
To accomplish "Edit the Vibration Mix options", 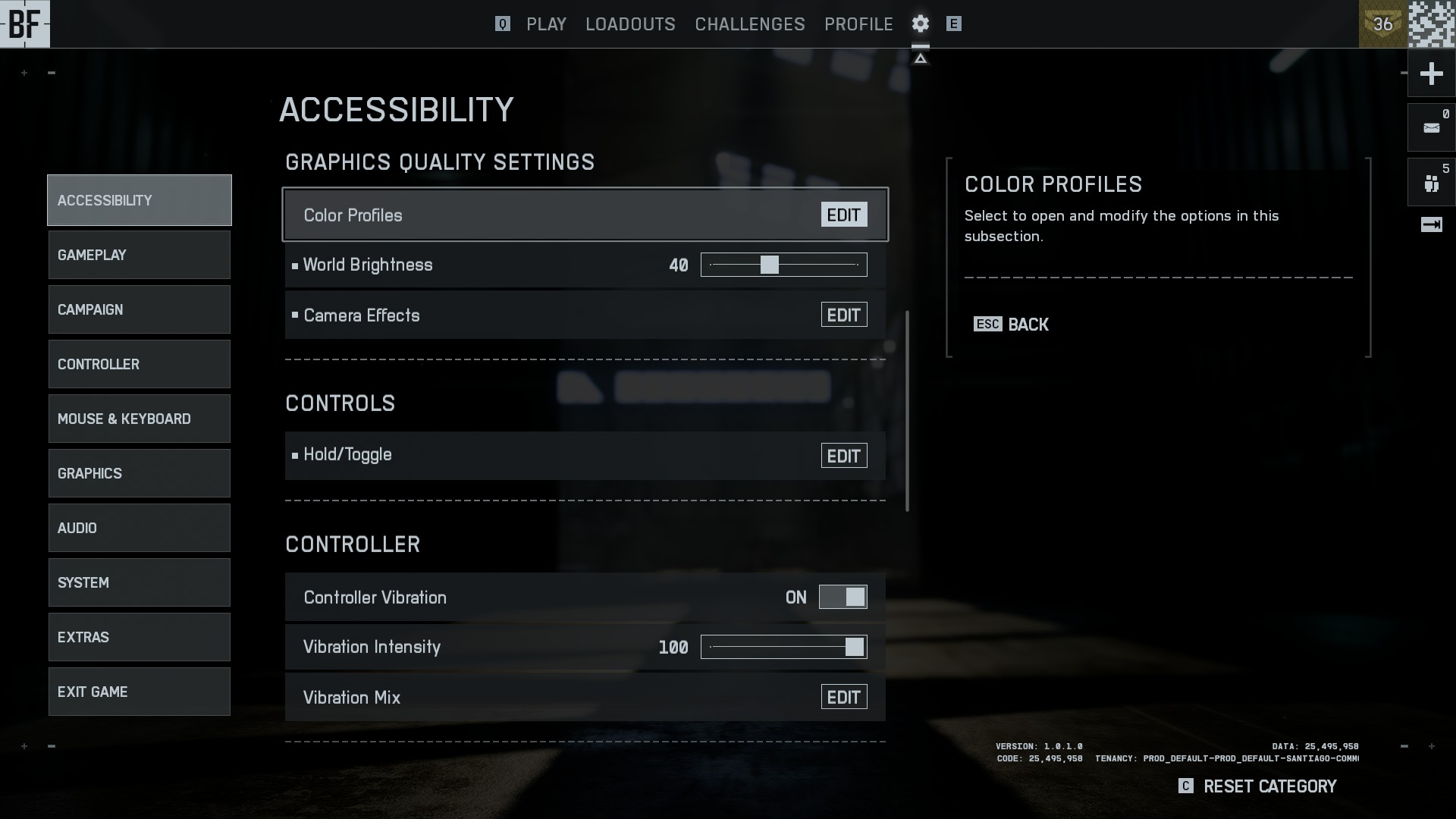I will click(843, 698).
